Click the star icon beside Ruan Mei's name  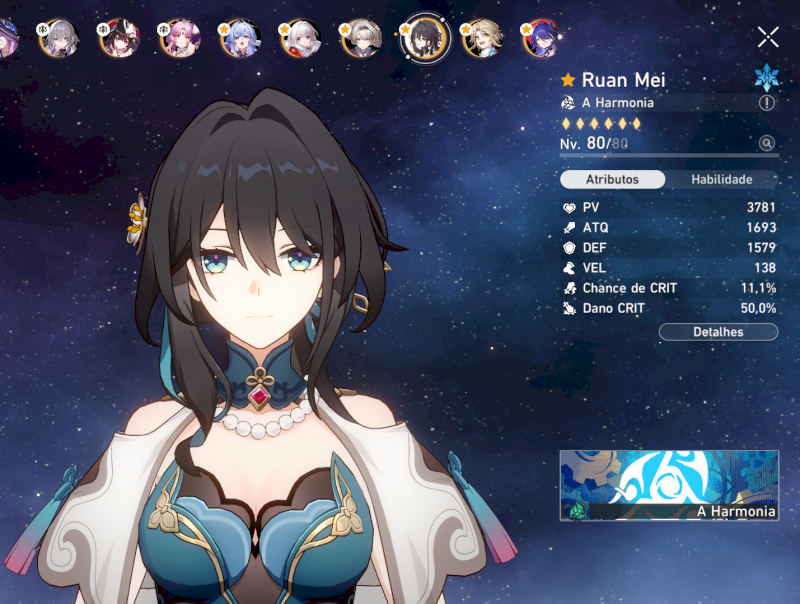[x=568, y=79]
